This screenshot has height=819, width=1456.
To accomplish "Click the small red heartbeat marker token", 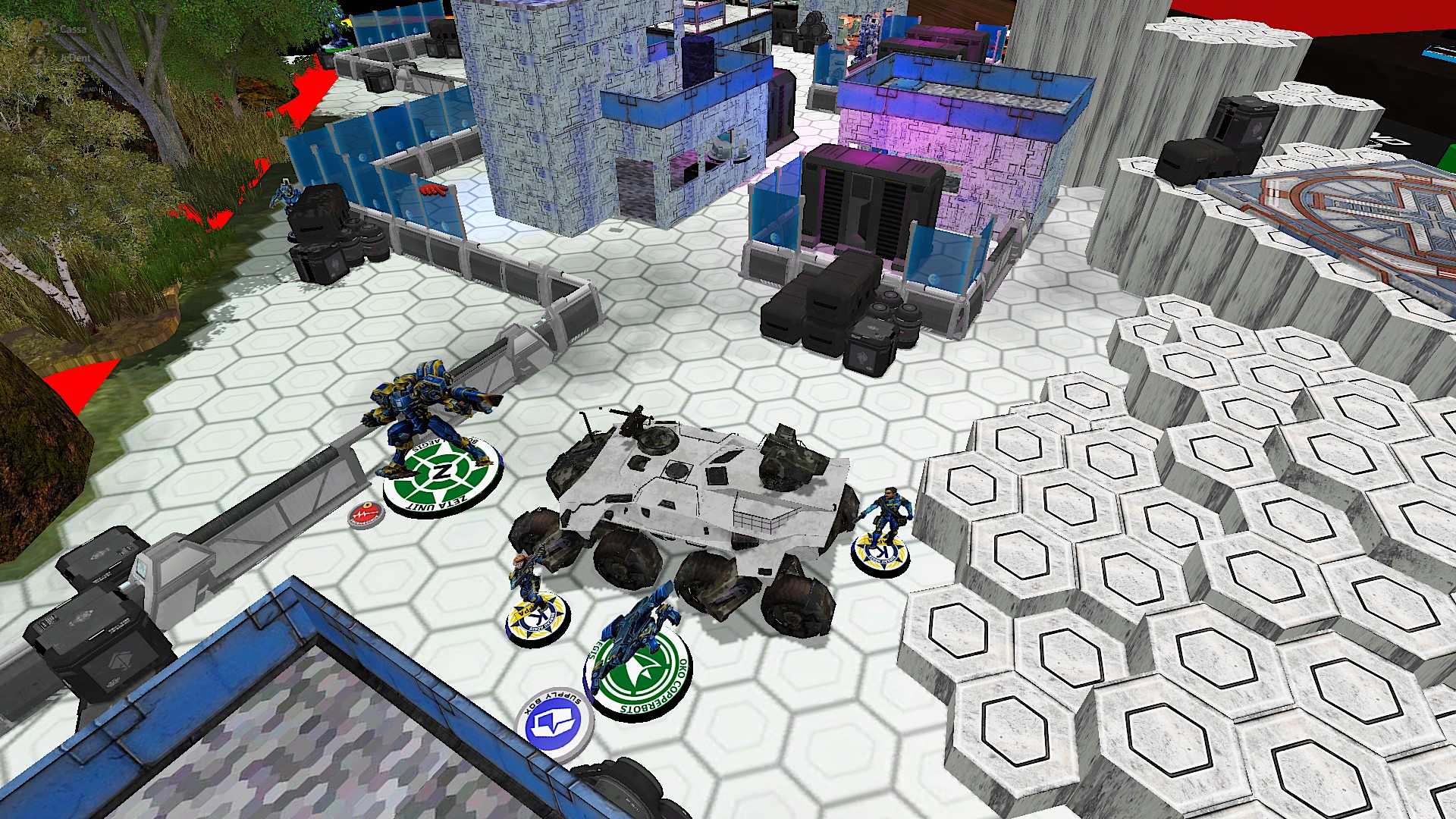I will click(366, 515).
